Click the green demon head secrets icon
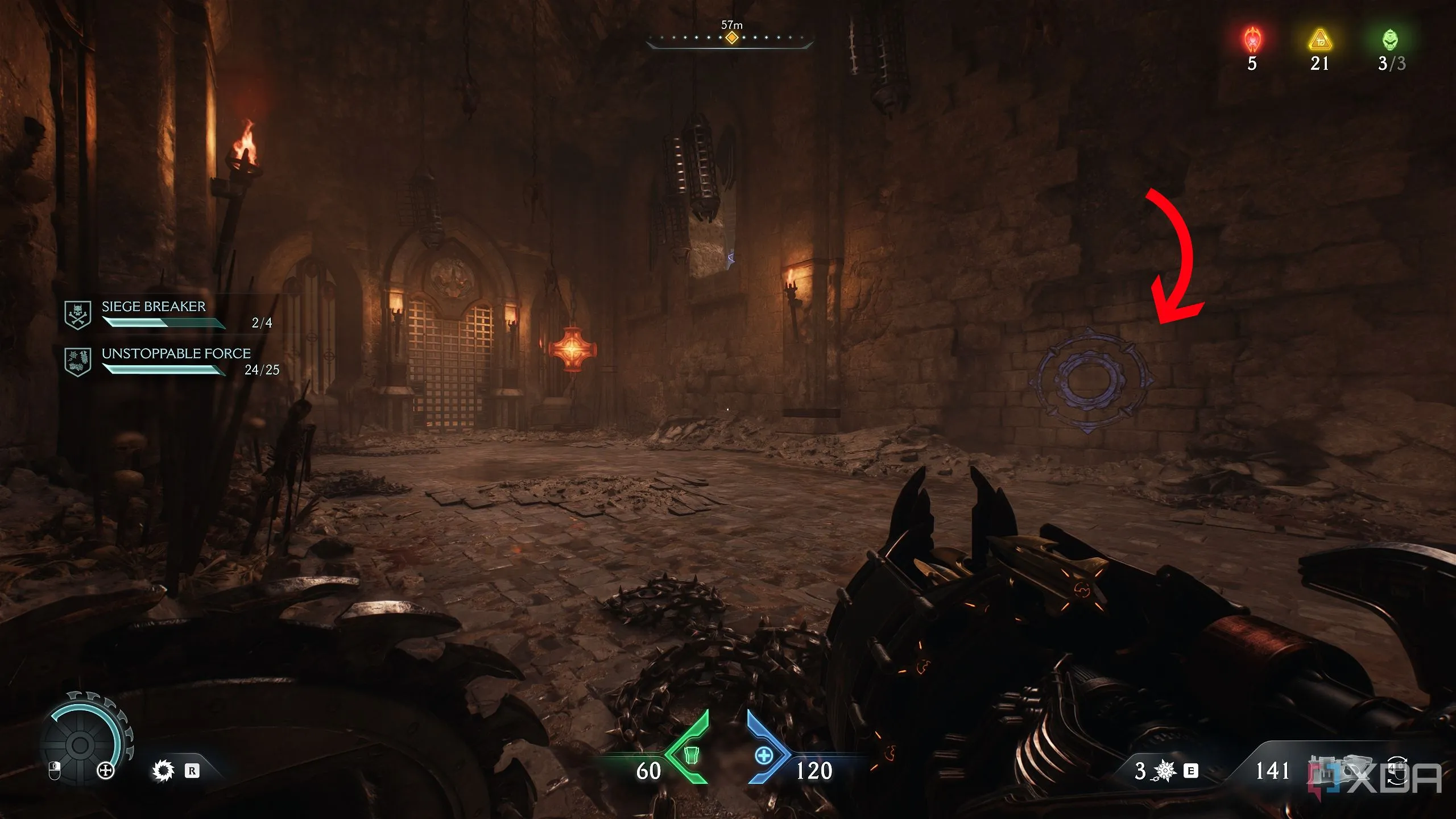This screenshot has height=819, width=1456. click(1390, 40)
